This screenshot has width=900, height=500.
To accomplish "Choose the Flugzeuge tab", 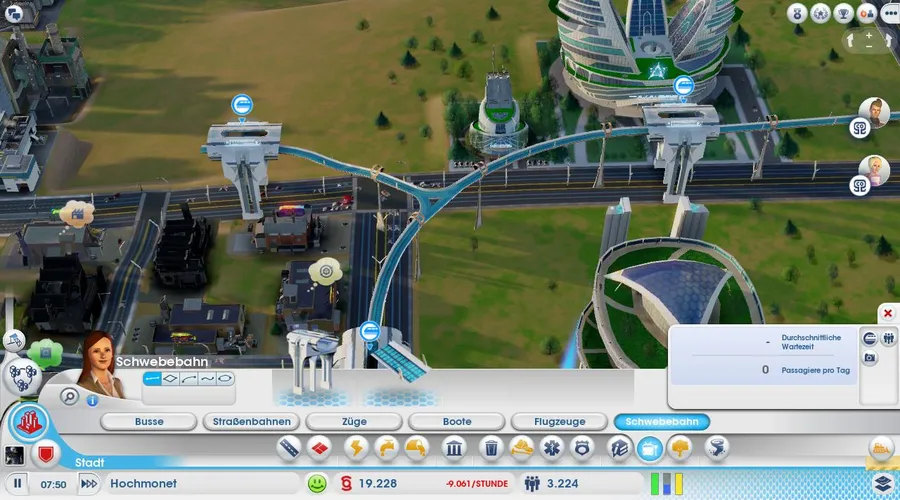I will click(x=560, y=422).
